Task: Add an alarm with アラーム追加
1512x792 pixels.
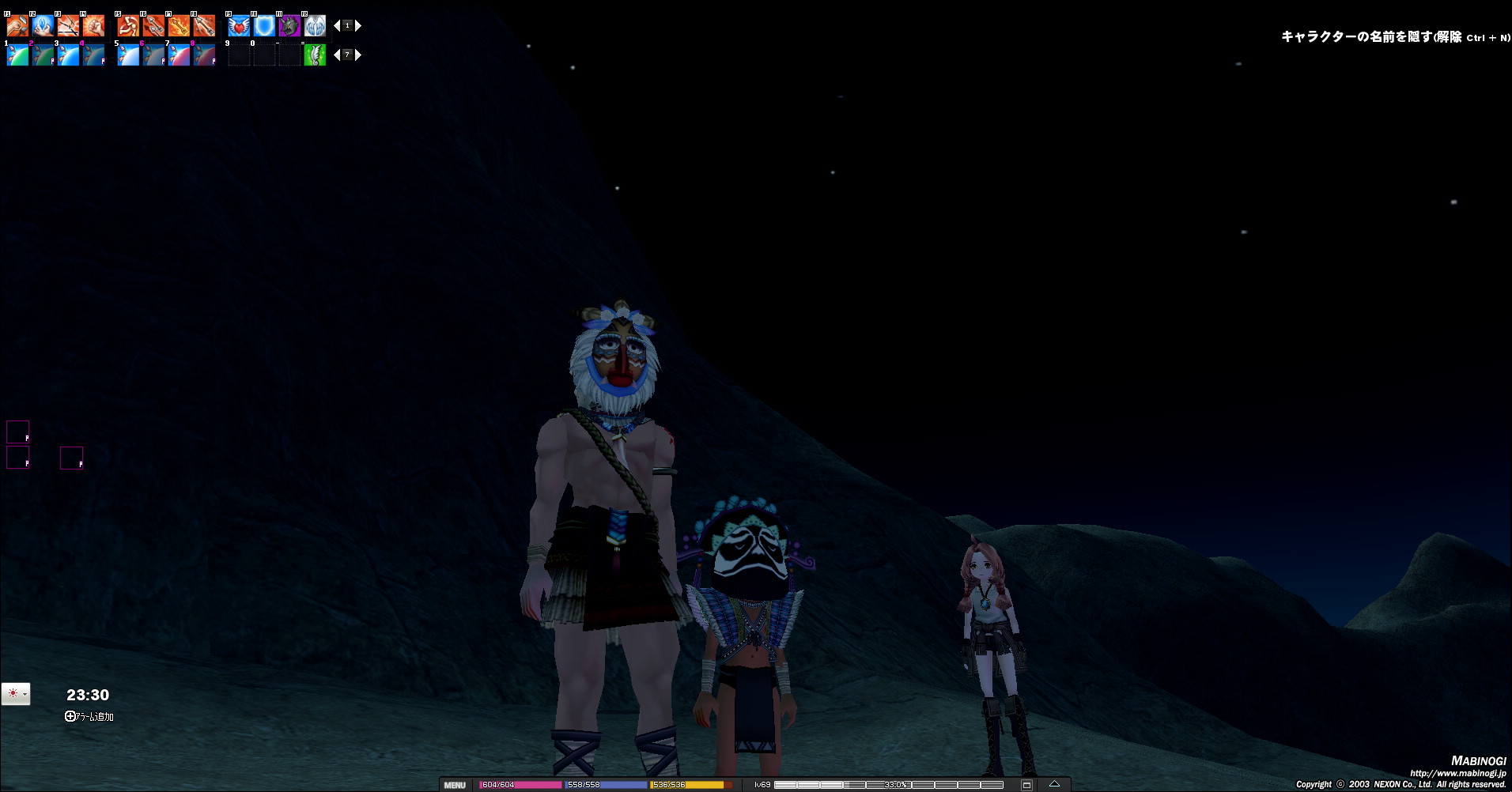Action: 89,716
